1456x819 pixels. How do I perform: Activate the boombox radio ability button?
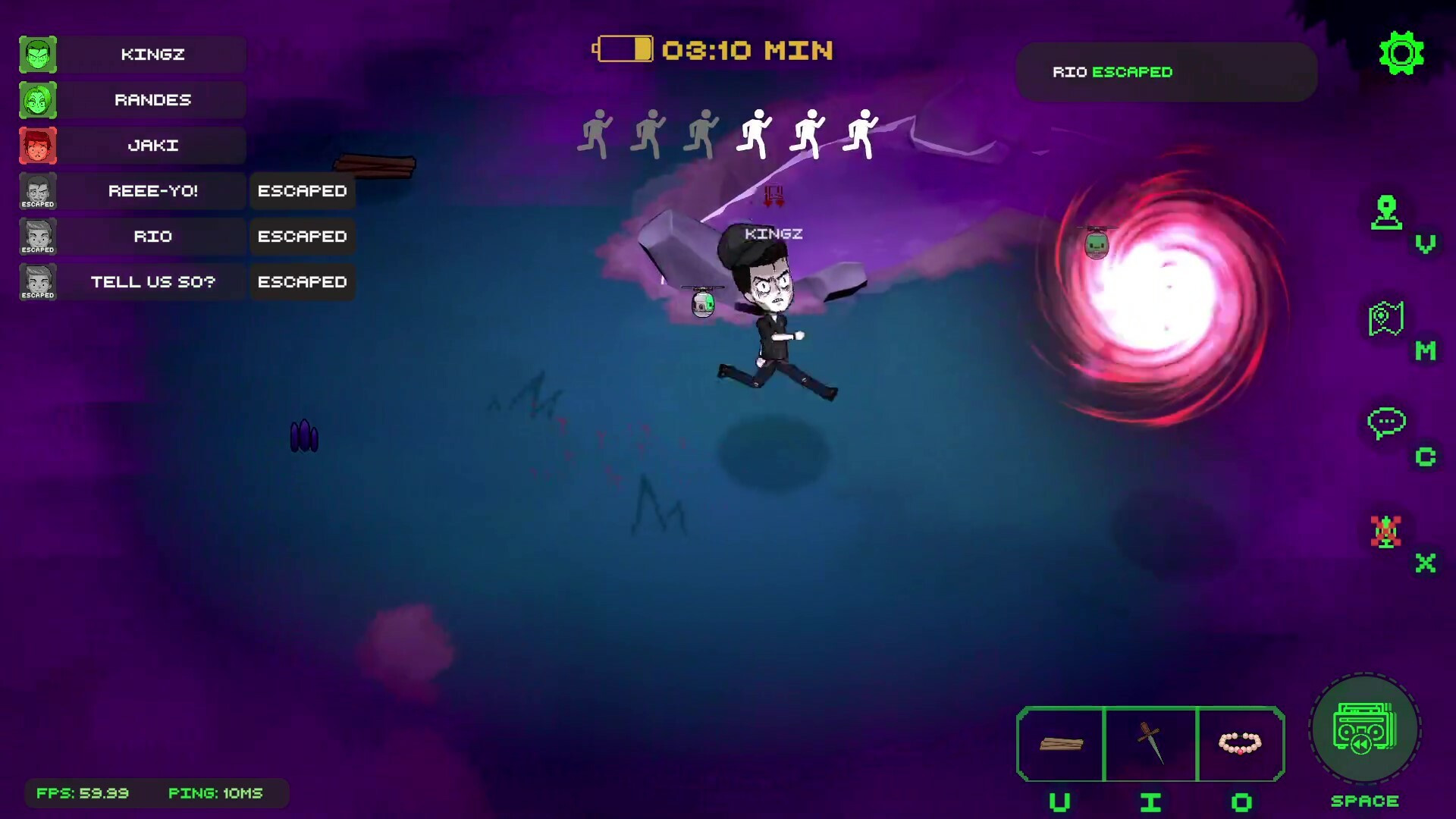point(1364,730)
